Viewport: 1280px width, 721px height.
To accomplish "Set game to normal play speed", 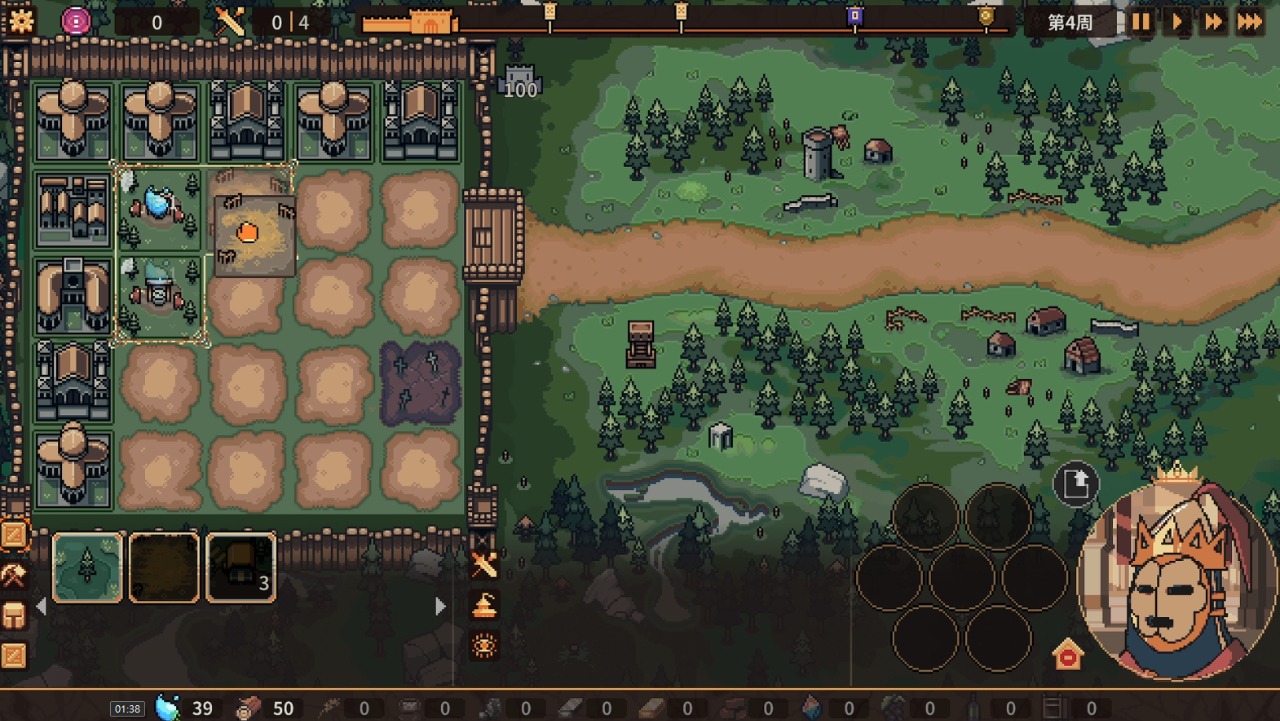I will [x=1177, y=22].
